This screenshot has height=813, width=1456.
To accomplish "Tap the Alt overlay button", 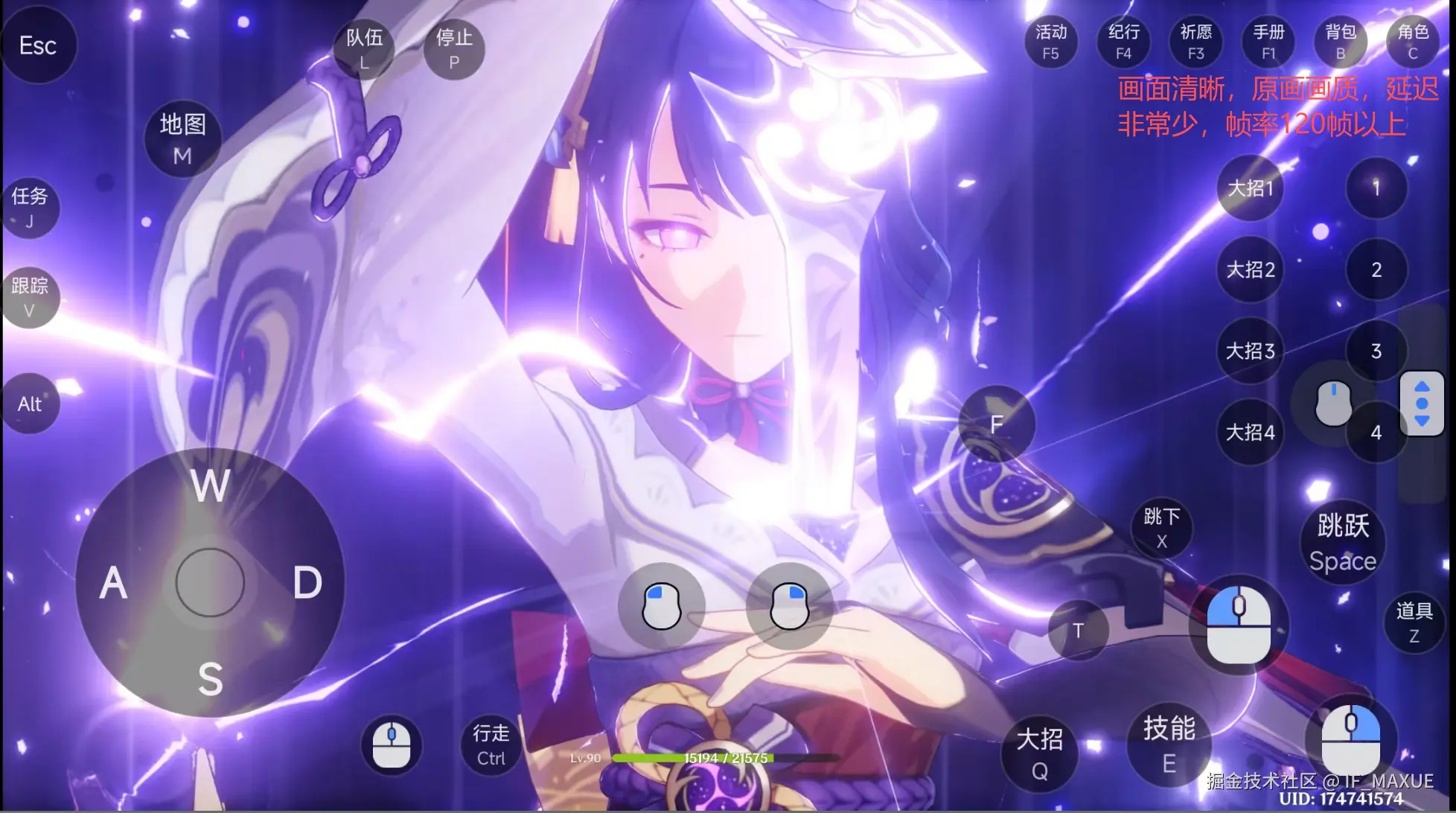I will 30,404.
